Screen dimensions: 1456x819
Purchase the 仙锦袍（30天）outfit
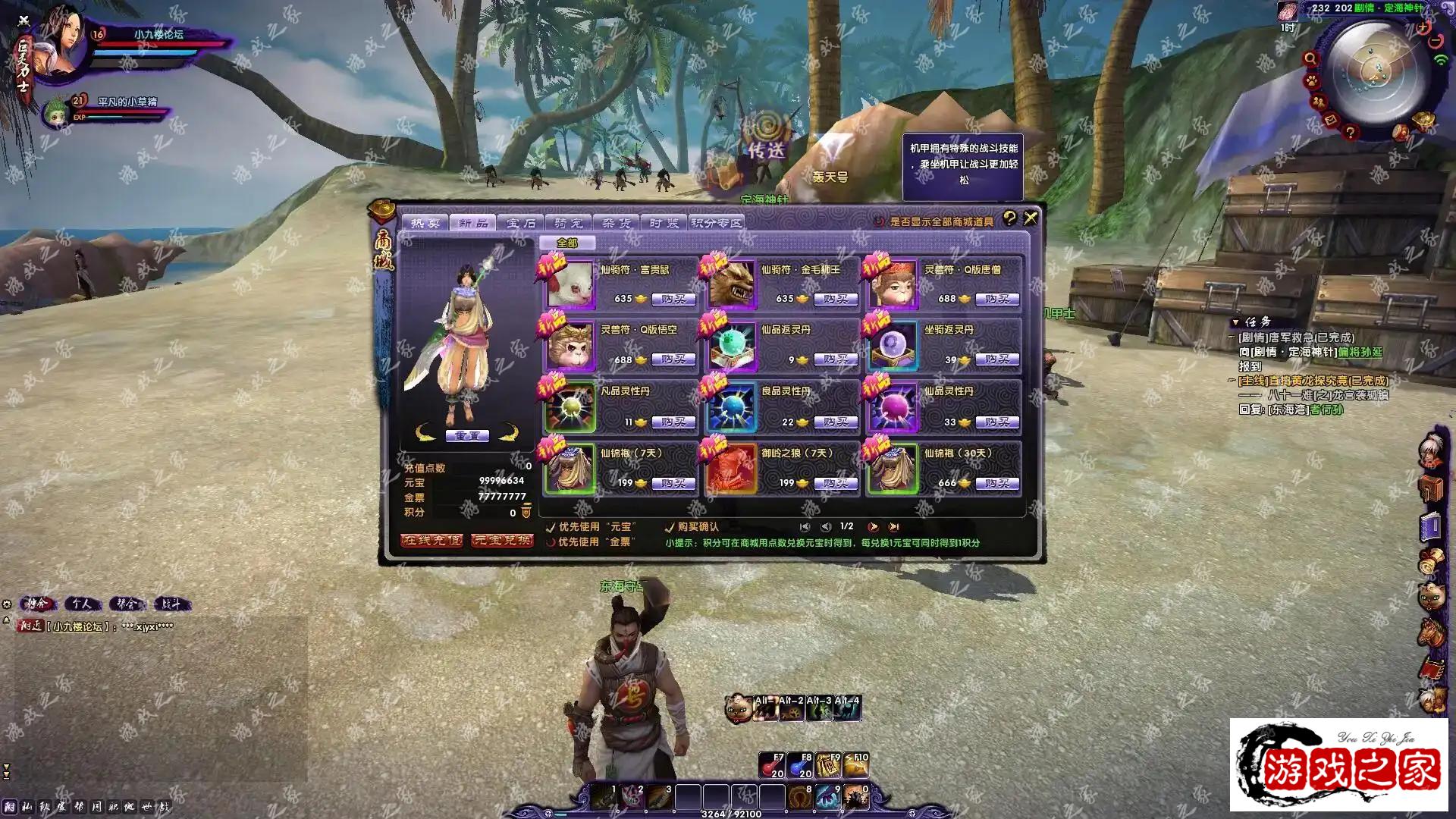pyautogui.click(x=997, y=483)
